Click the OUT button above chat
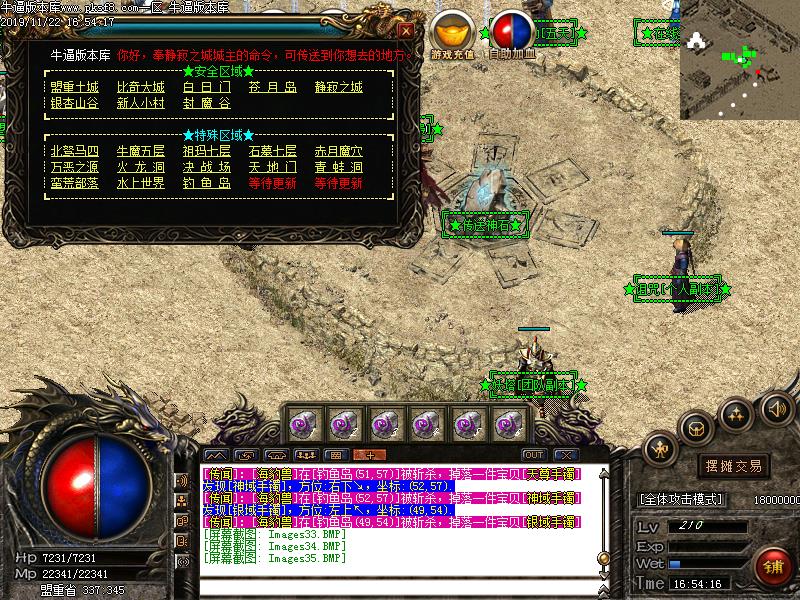Screen dimensions: 800x600 (x=534, y=454)
